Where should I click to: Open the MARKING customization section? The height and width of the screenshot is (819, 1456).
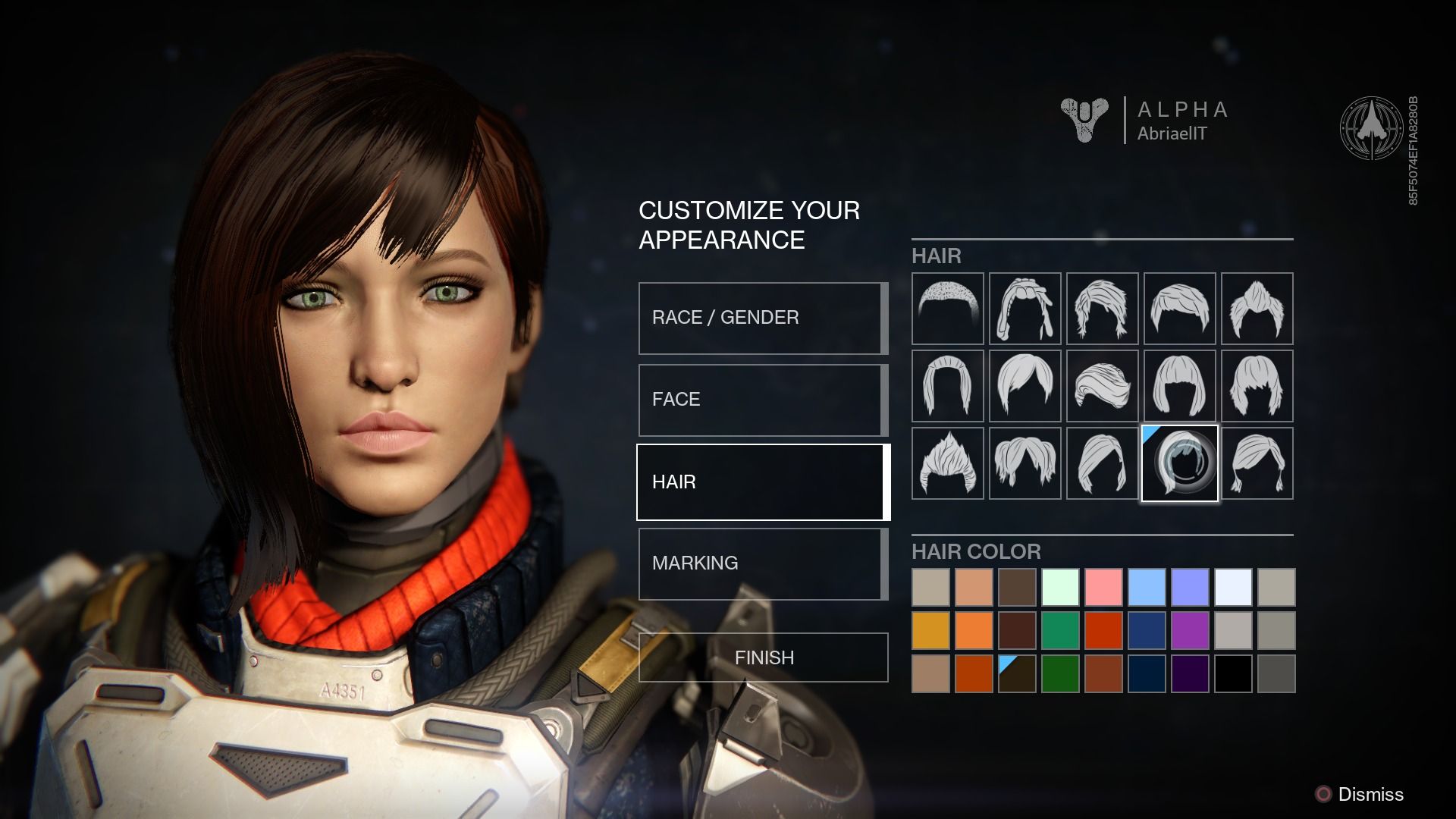[x=761, y=563]
